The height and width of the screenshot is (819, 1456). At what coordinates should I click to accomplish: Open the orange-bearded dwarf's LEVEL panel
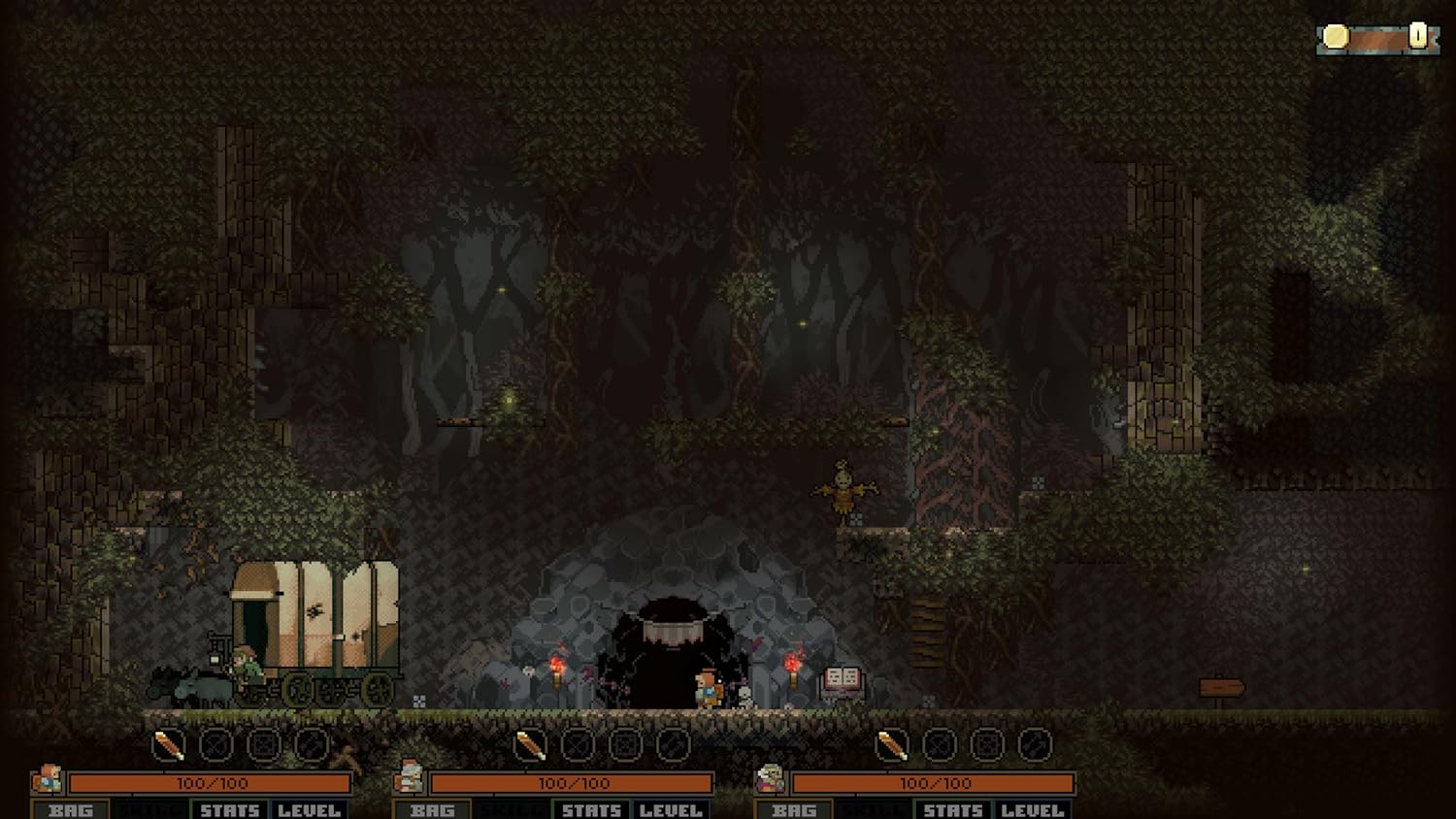(309, 809)
